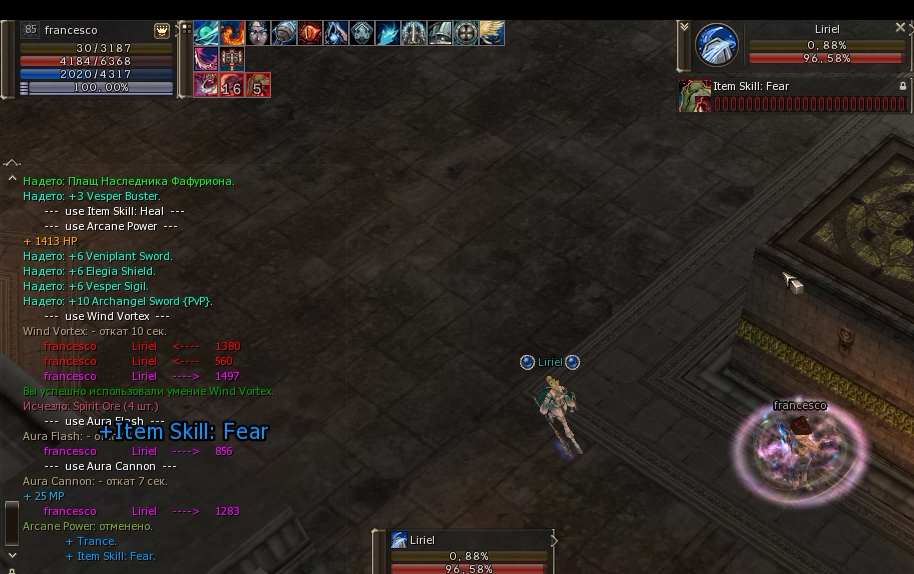
Task: Select the debuff icon showing 16
Action: tap(232, 85)
